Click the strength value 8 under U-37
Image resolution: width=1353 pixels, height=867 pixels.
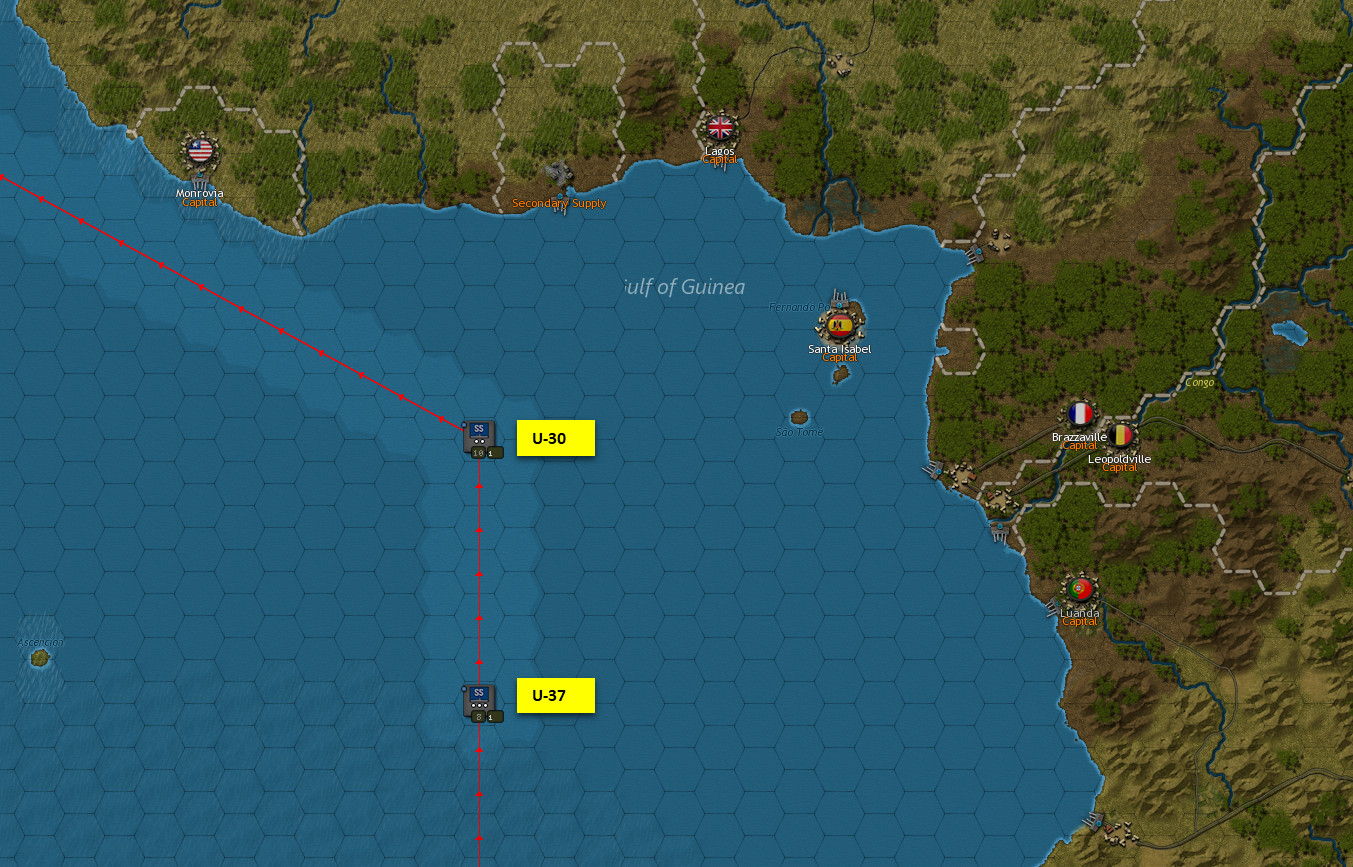click(477, 716)
